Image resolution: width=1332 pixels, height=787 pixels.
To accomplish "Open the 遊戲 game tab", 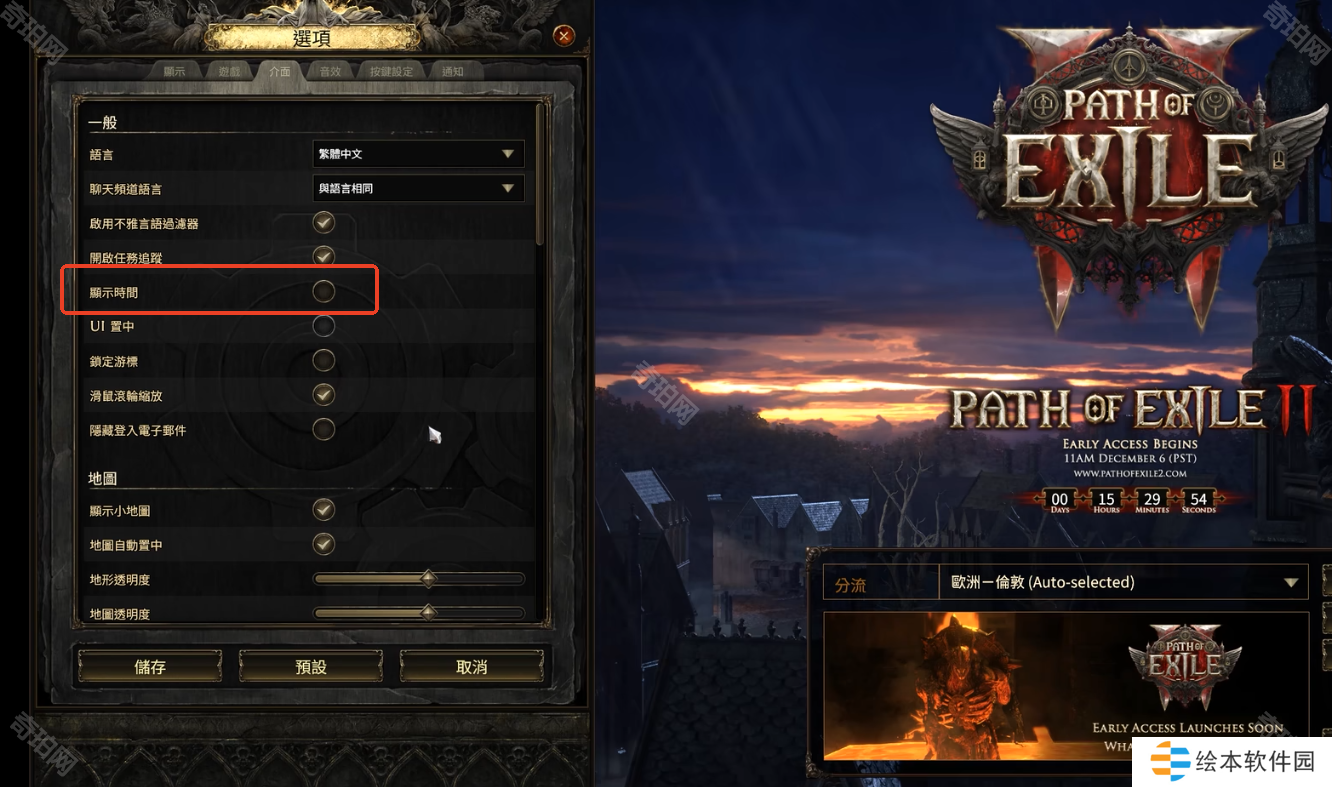I will pyautogui.click(x=229, y=72).
